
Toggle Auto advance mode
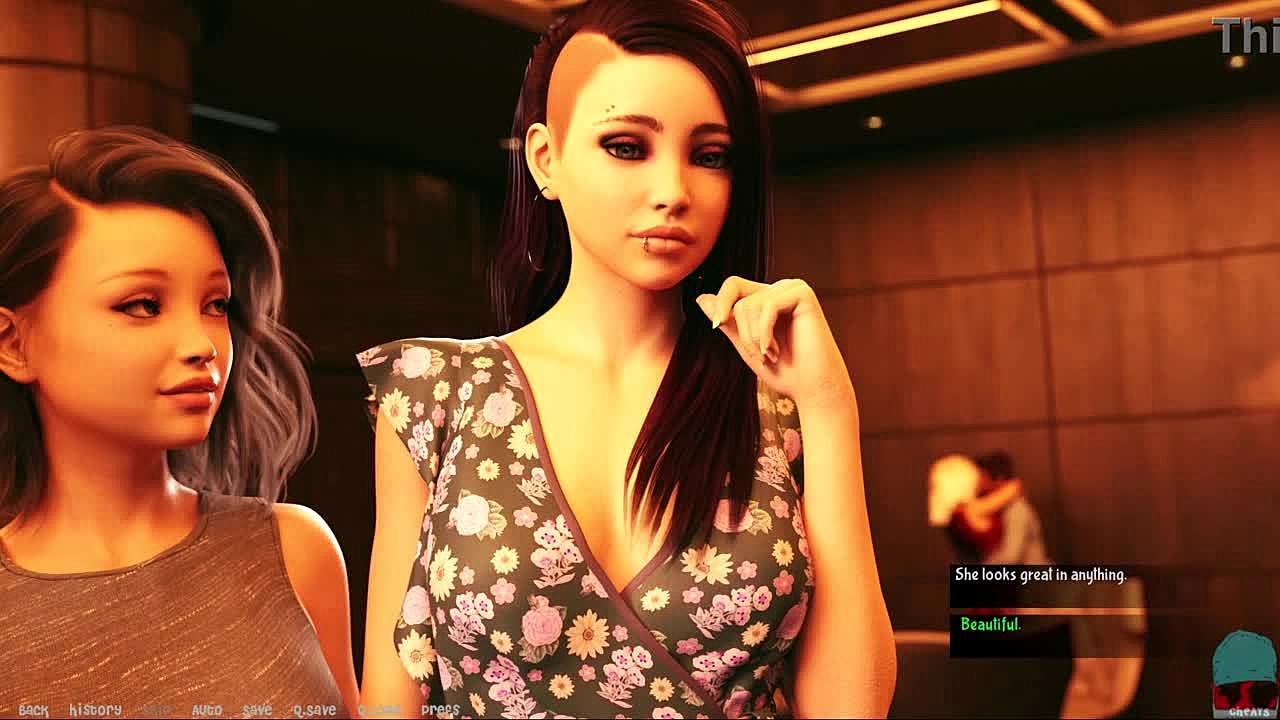pyautogui.click(x=206, y=710)
